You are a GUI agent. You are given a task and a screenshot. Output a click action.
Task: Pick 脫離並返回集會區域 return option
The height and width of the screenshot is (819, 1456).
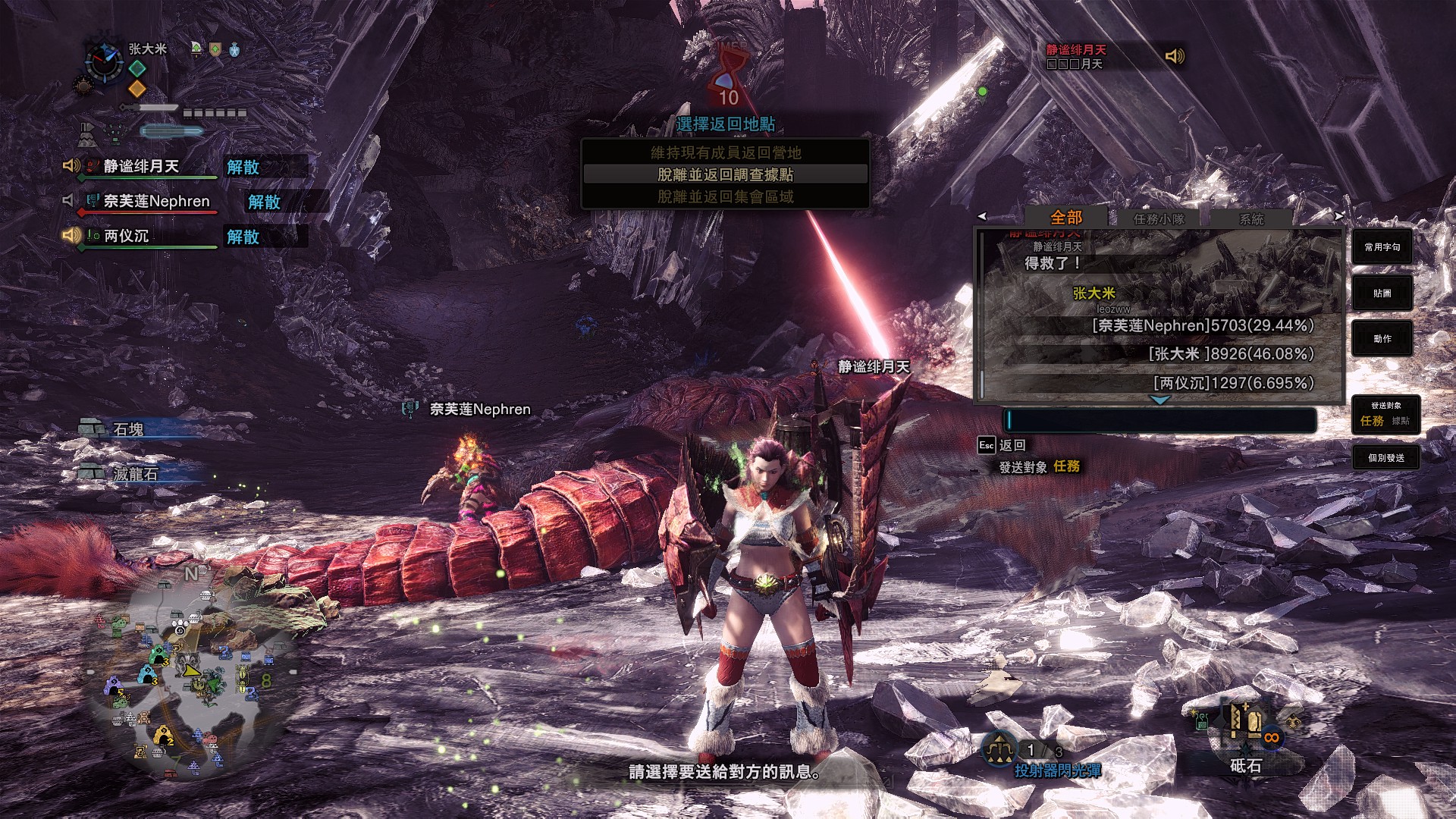(x=725, y=196)
